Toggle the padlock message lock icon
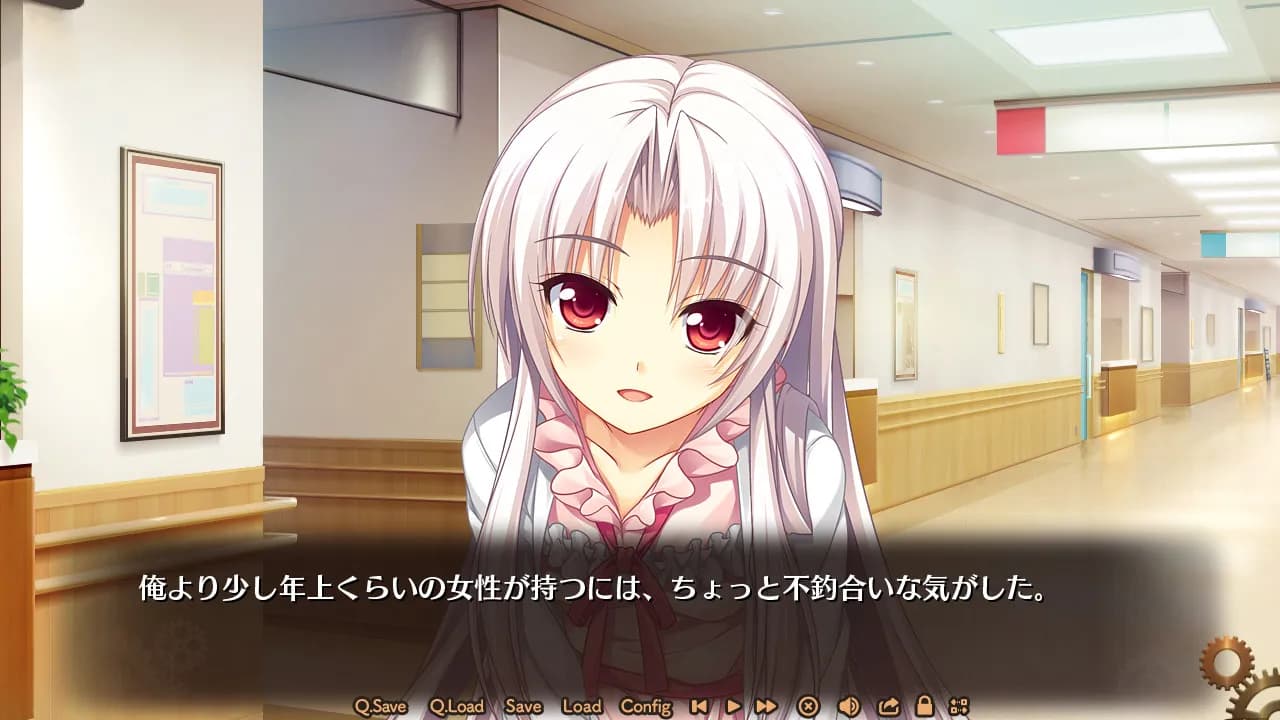This screenshot has width=1280, height=720. pos(926,706)
